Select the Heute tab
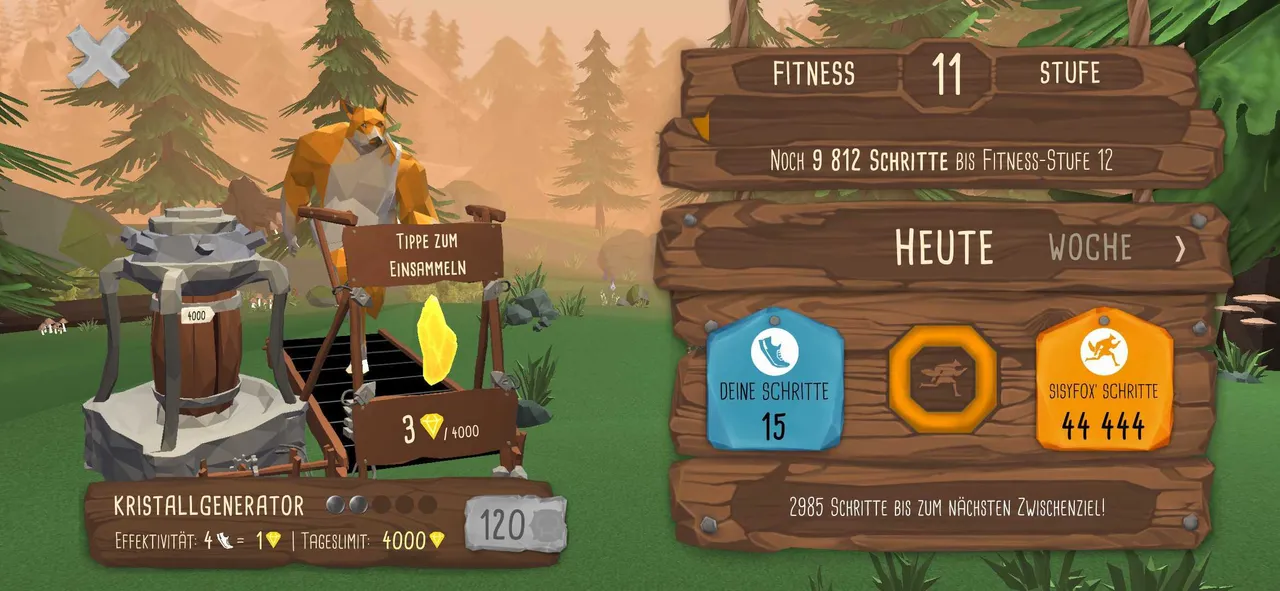Screen dimensions: 1280x591 (x=944, y=247)
